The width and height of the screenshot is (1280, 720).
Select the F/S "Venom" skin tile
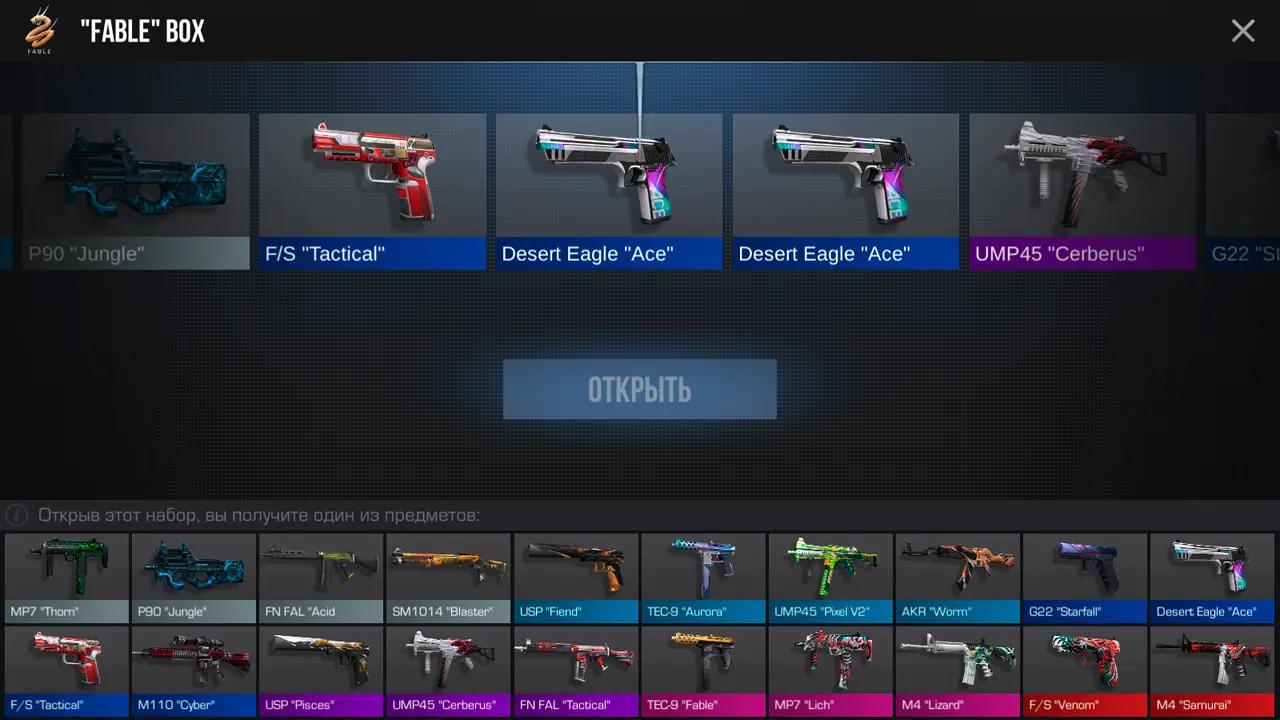[1085, 670]
